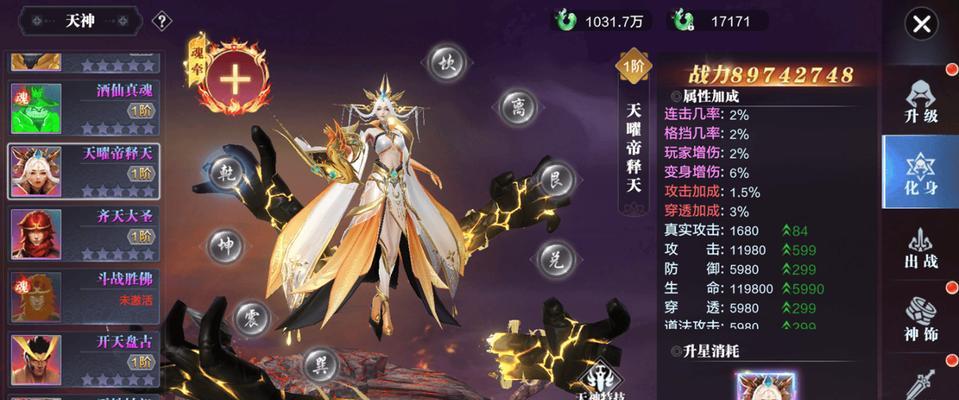Activate the 艮 trigram orb
Viewport: 959px width, 400px height.
[555, 181]
